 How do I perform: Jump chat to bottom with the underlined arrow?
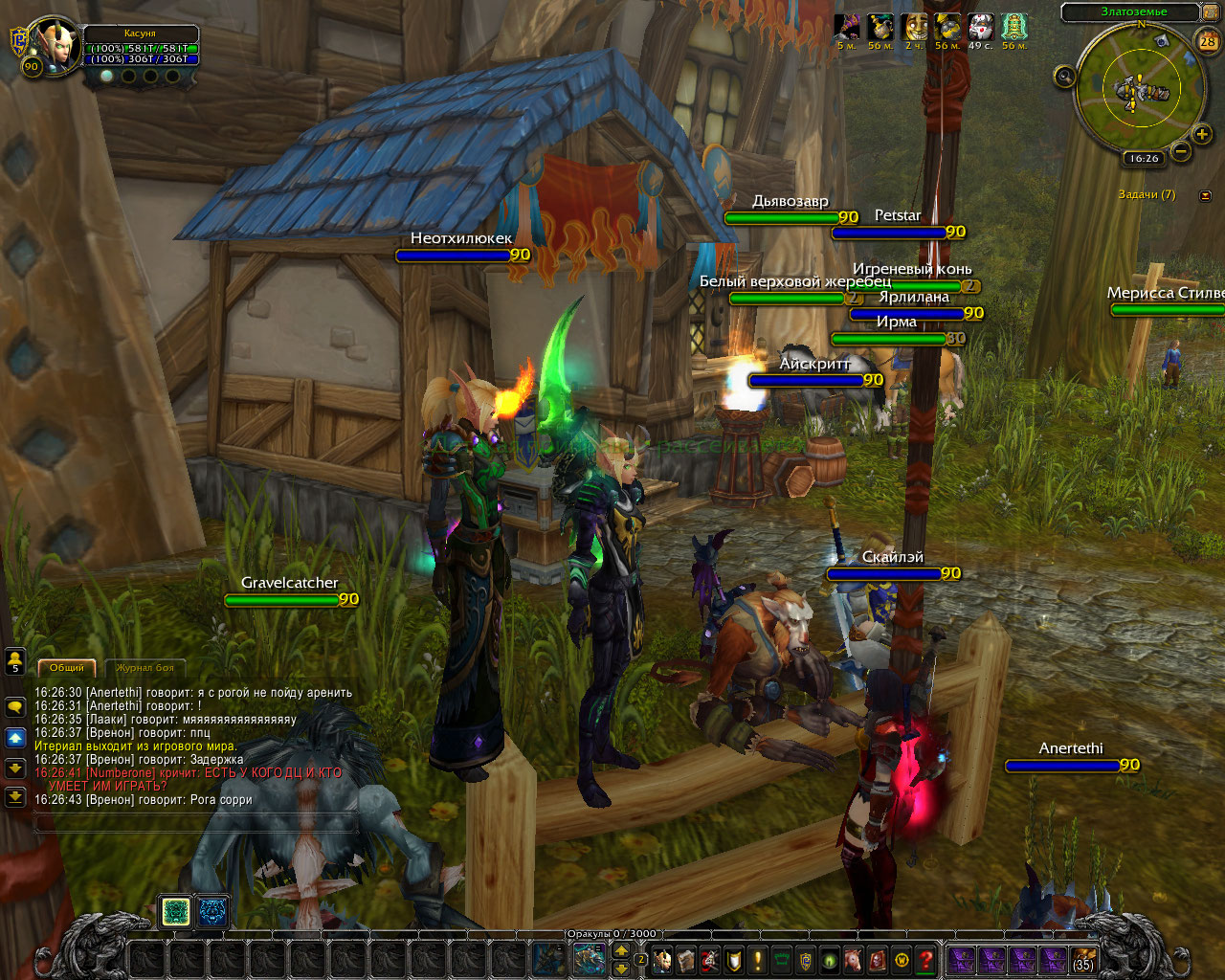point(15,796)
